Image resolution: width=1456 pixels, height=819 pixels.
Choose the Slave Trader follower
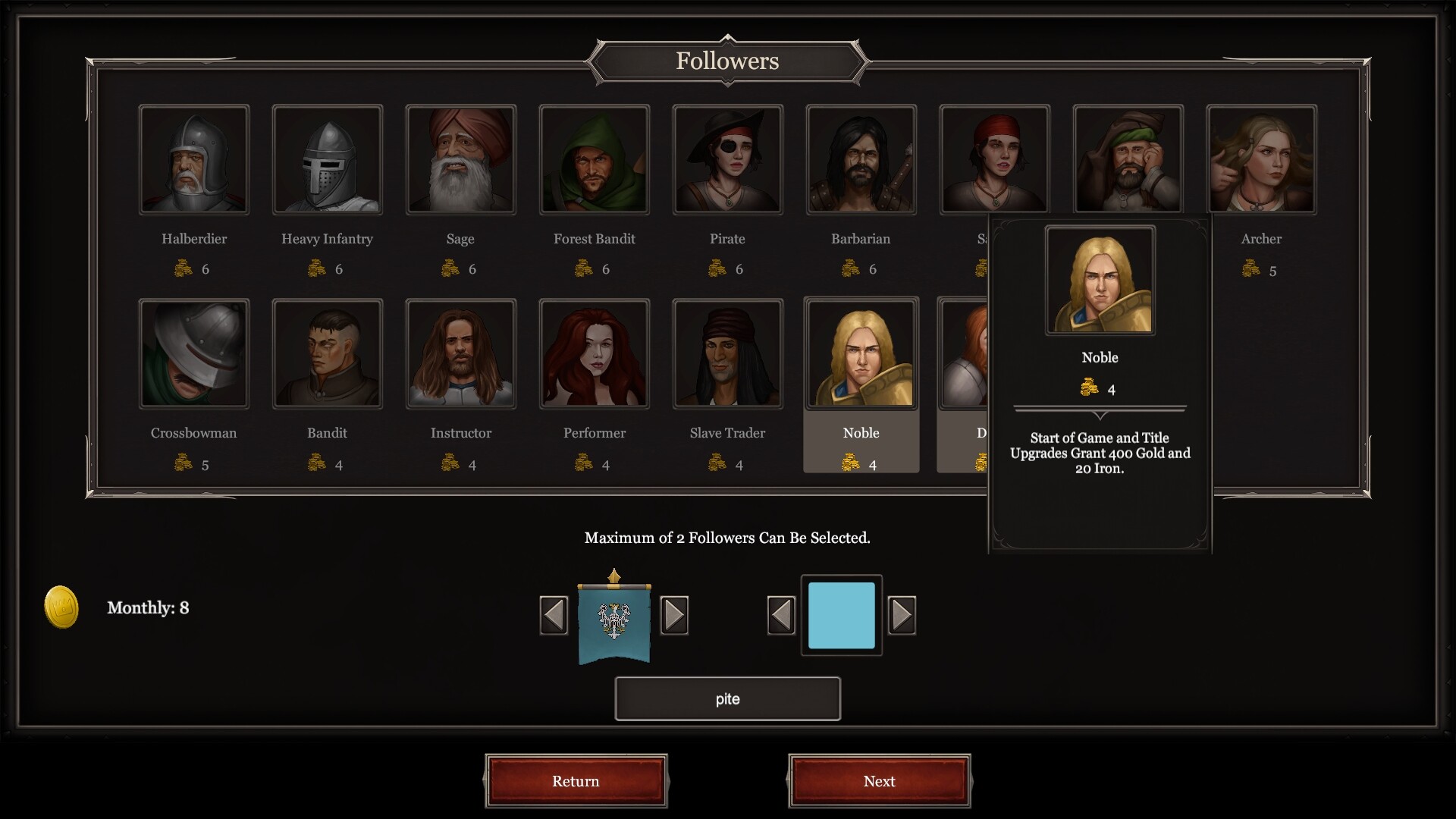[x=728, y=354]
